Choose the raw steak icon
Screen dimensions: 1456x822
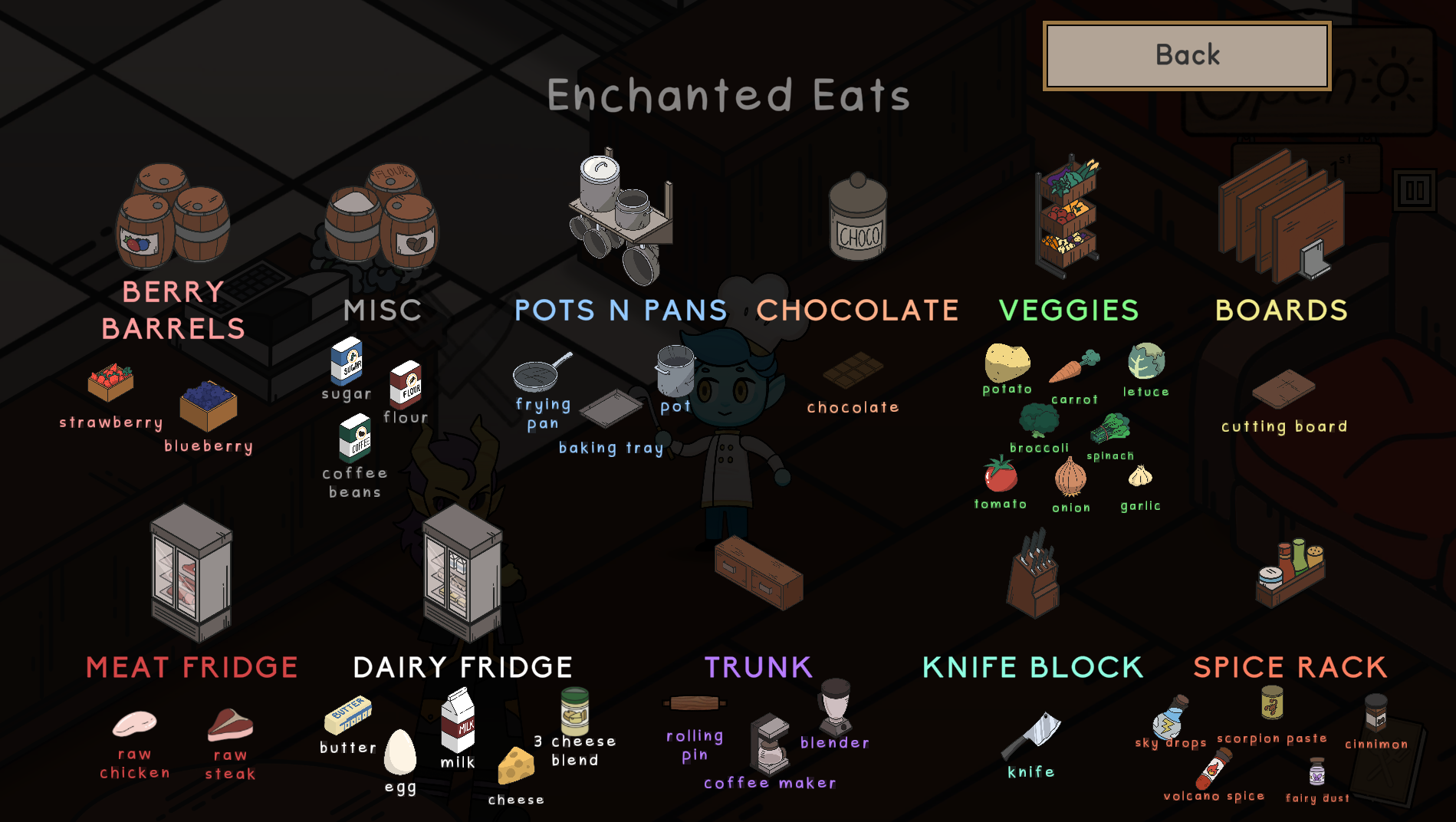pyautogui.click(x=230, y=724)
